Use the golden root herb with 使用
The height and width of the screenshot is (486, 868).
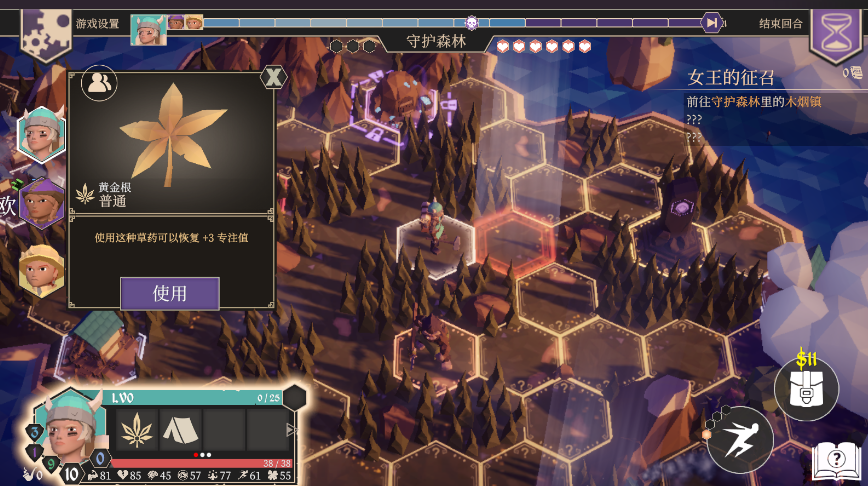coord(169,293)
